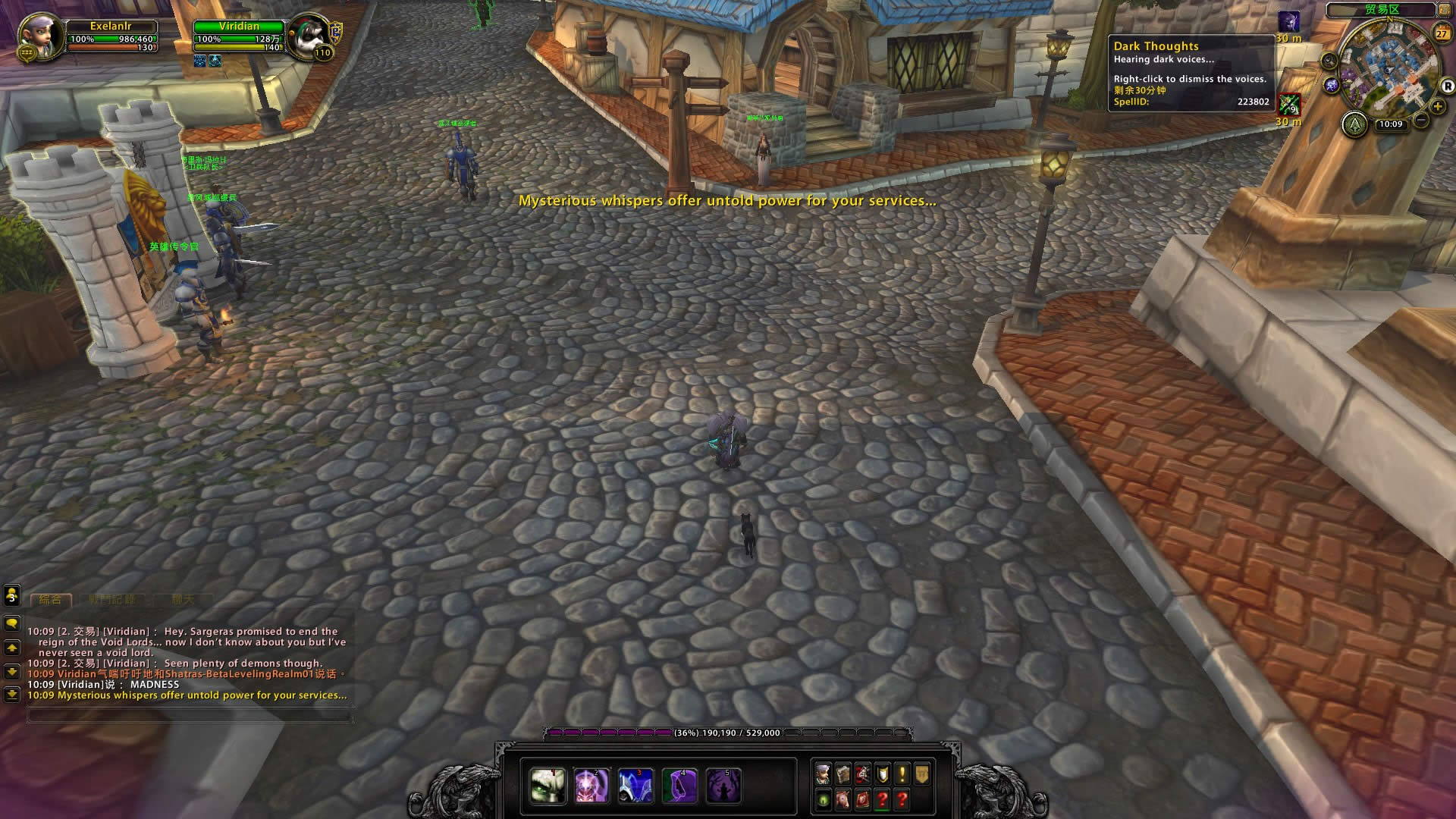Select the Dark Thoughts buff icon
This screenshot has width=1456, height=819.
click(1288, 21)
